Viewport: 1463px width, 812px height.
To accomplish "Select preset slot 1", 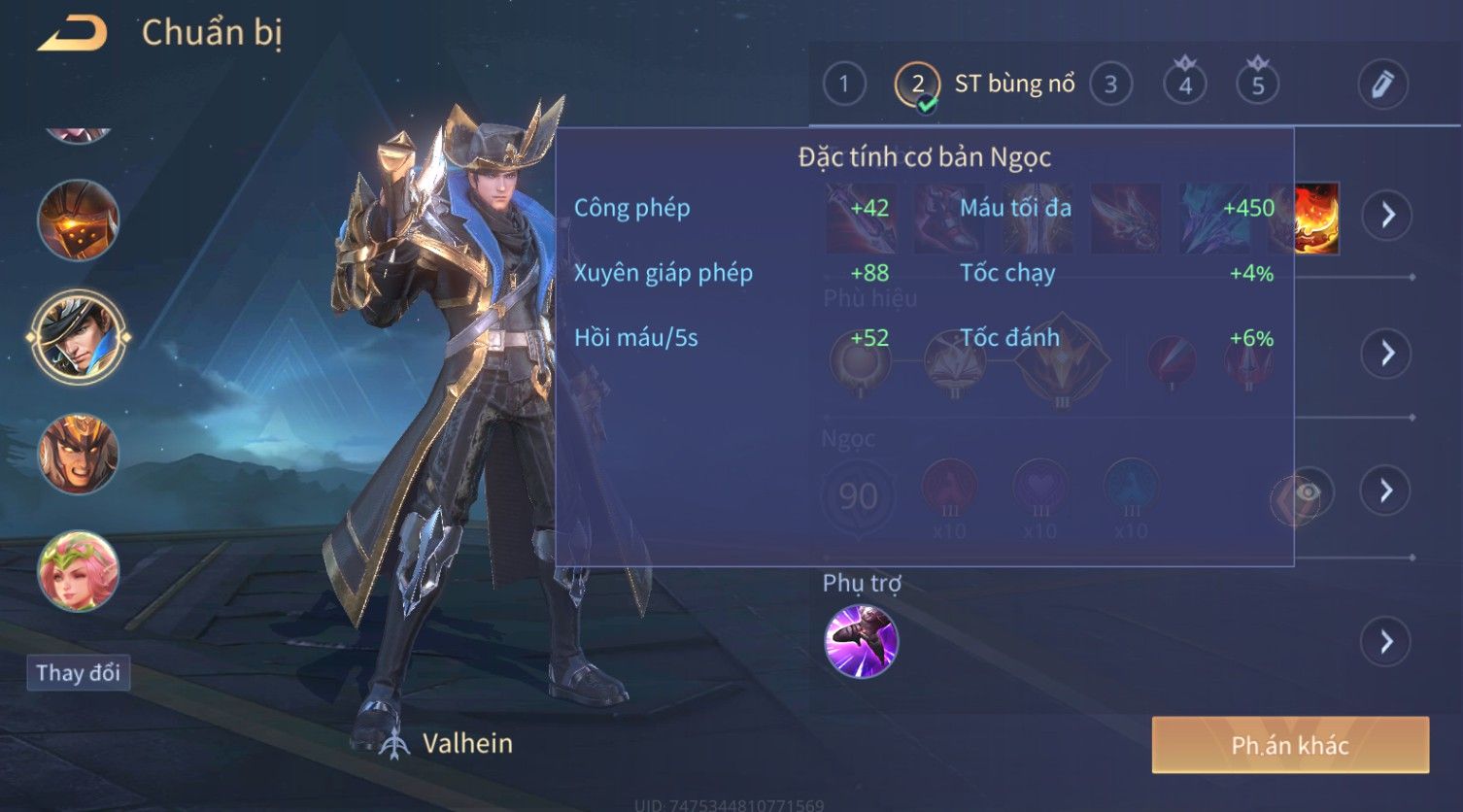I will click(x=843, y=85).
